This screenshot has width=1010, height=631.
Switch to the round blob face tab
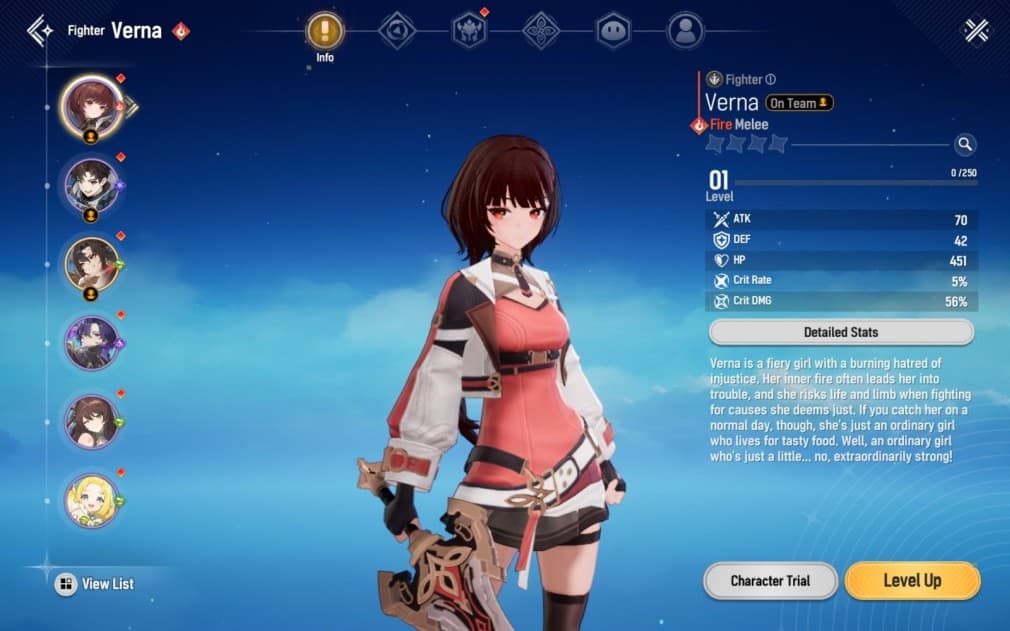pyautogui.click(x=613, y=31)
